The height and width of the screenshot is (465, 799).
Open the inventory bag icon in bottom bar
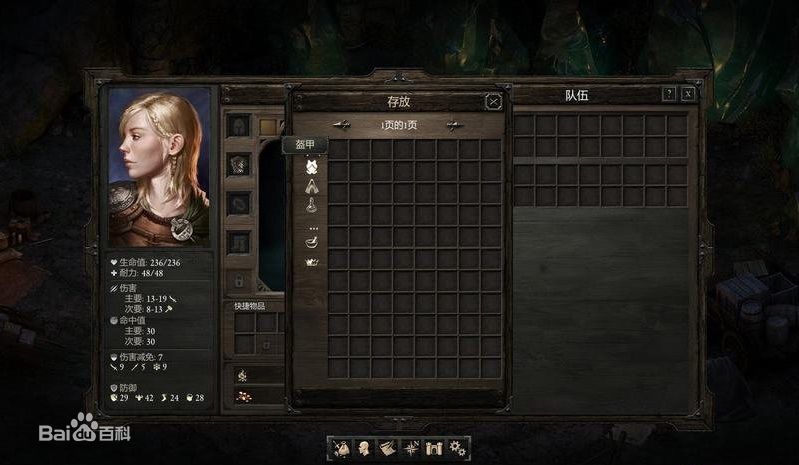(341, 447)
